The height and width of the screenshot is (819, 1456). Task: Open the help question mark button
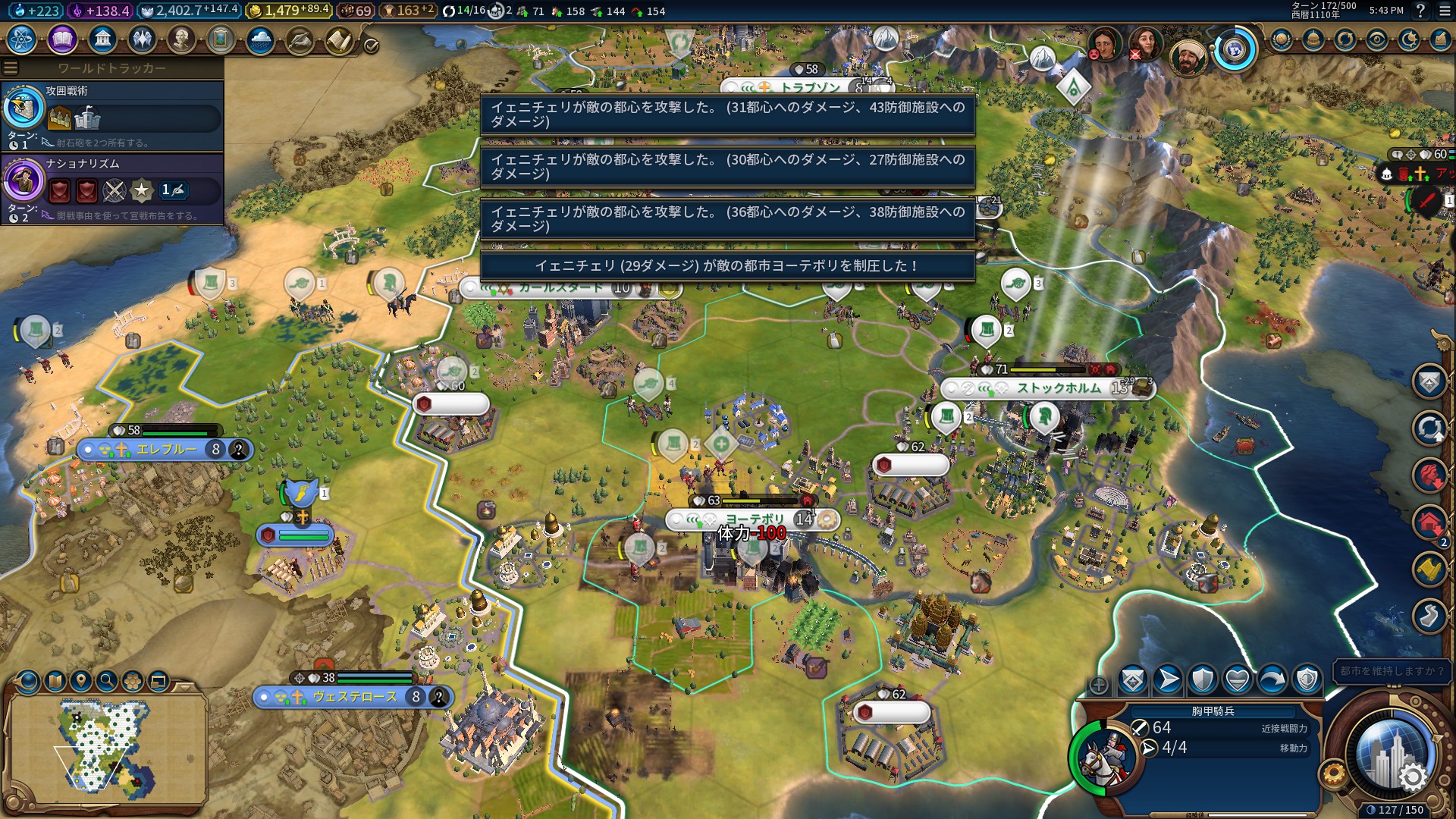click(x=1420, y=11)
